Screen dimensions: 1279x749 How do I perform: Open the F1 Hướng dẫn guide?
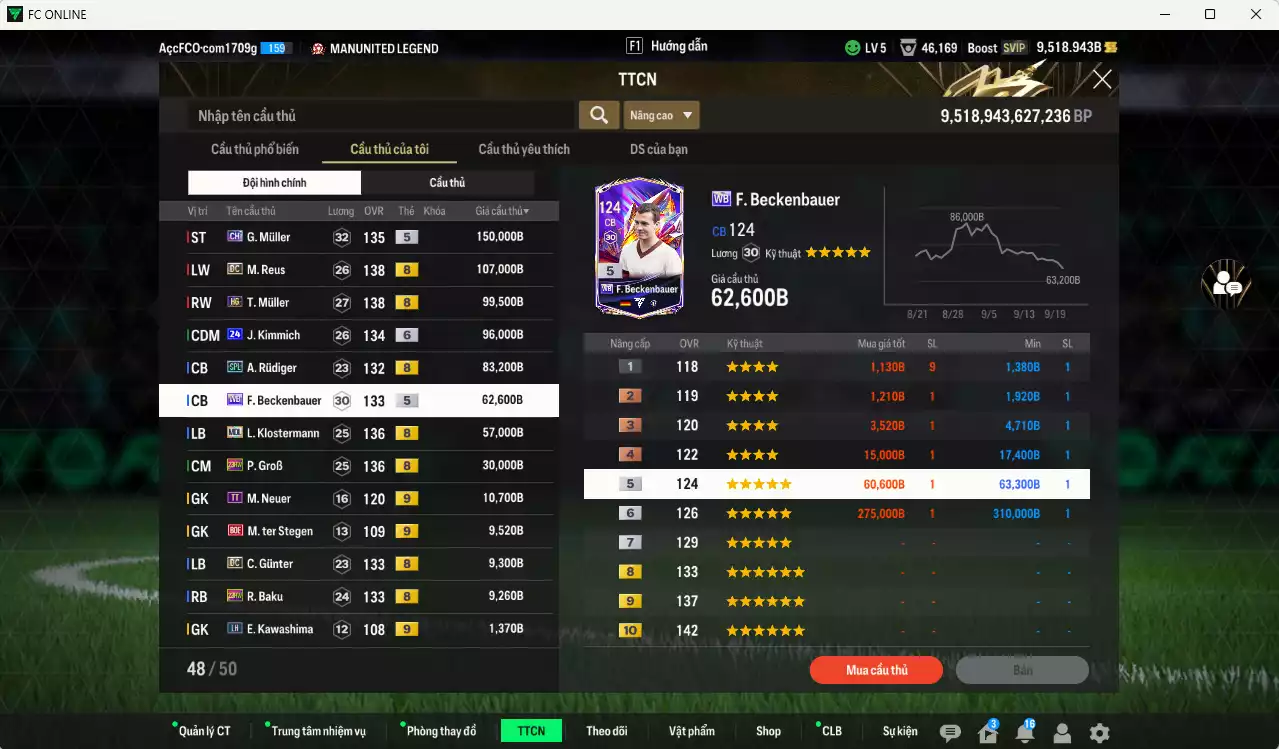(667, 47)
